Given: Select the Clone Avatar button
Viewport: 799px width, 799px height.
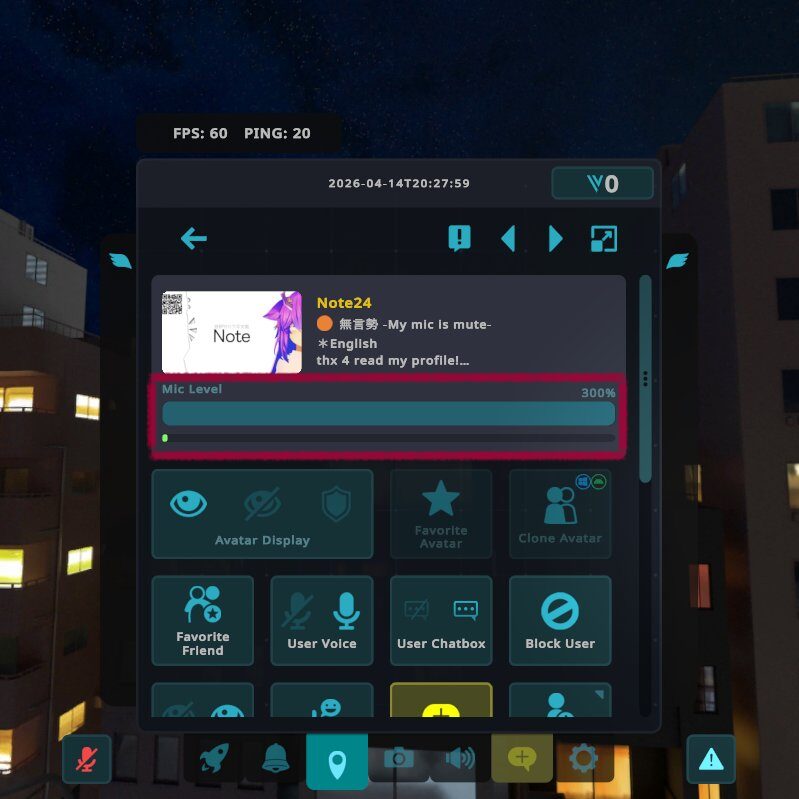Looking at the screenshot, I should pyautogui.click(x=560, y=514).
